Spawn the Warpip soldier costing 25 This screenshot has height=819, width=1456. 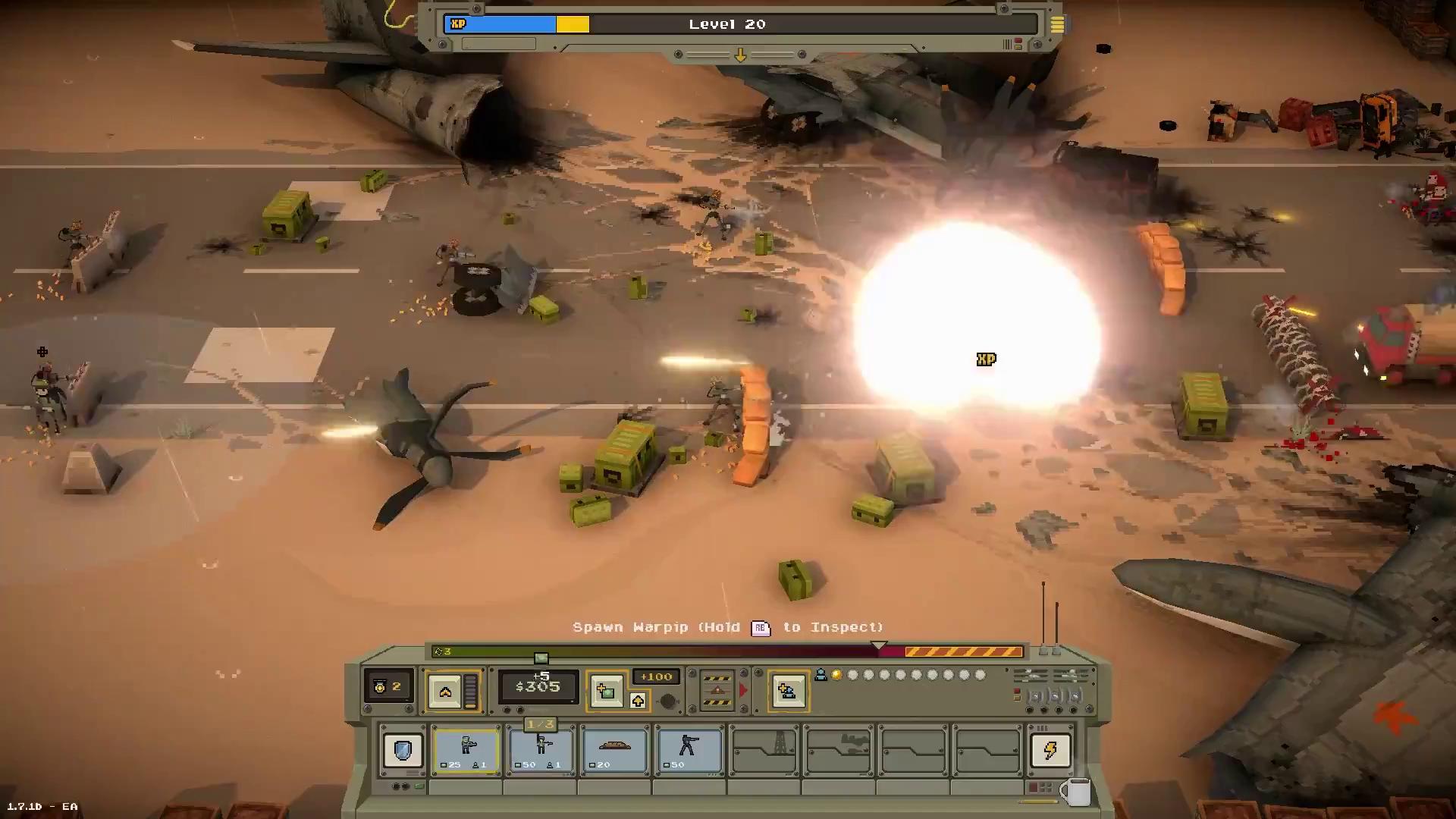coord(466,750)
